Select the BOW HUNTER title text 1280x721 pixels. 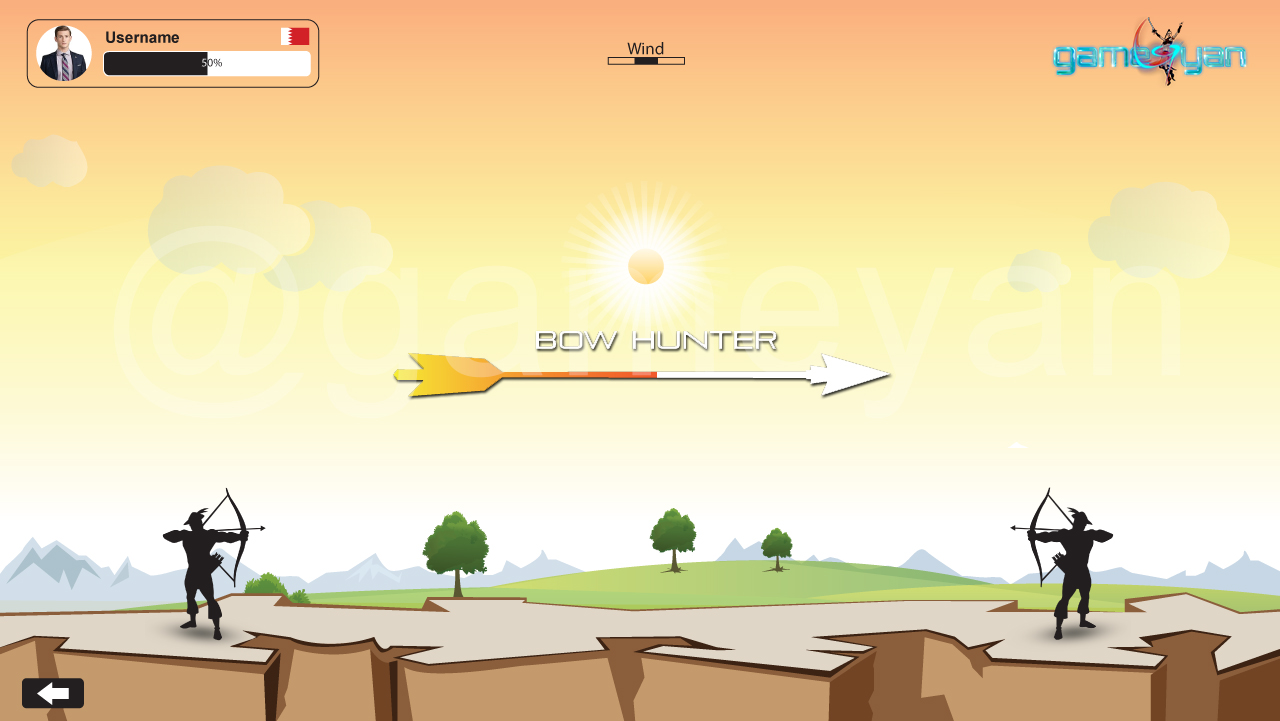(655, 340)
